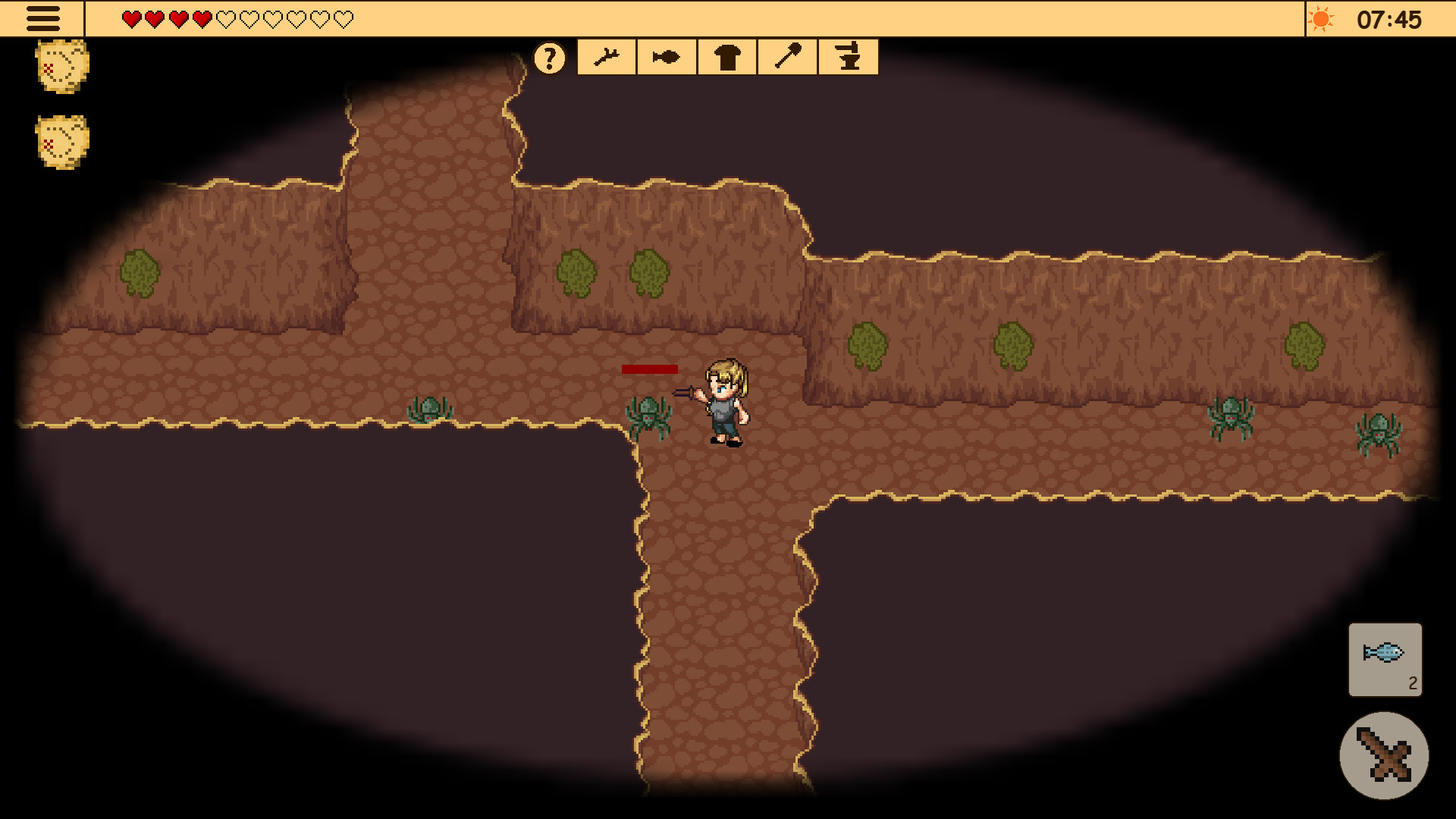Click the question mark help bubble

click(x=551, y=57)
